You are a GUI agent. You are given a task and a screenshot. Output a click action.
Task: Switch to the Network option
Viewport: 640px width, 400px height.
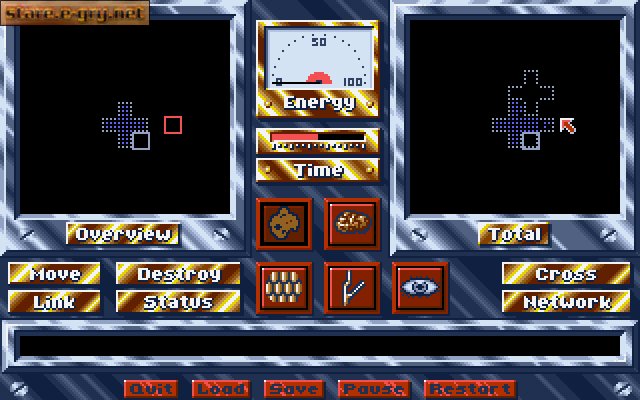566,300
